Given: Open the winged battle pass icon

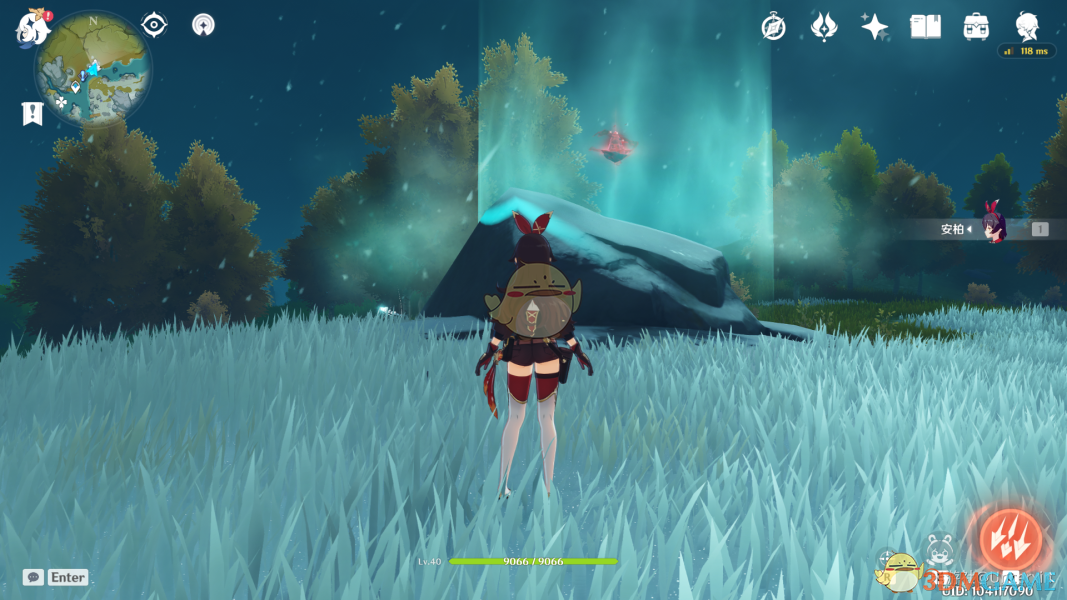Looking at the screenshot, I should (x=824, y=27).
